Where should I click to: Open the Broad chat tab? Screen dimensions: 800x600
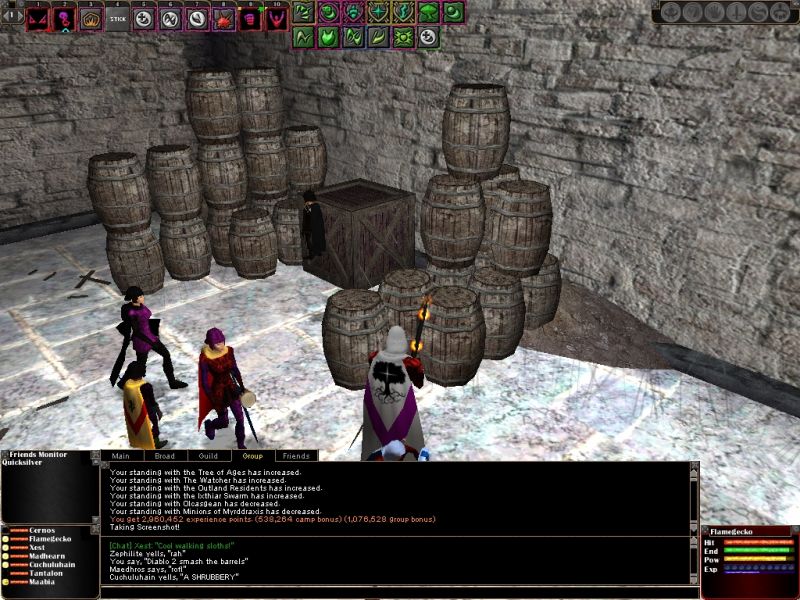click(x=165, y=455)
